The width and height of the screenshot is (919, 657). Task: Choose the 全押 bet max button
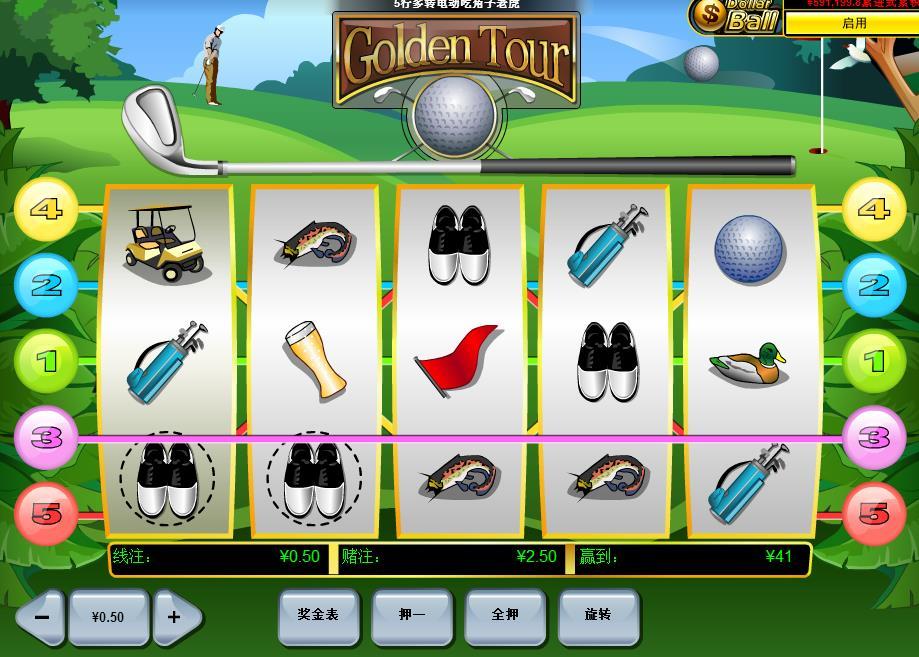click(x=505, y=615)
